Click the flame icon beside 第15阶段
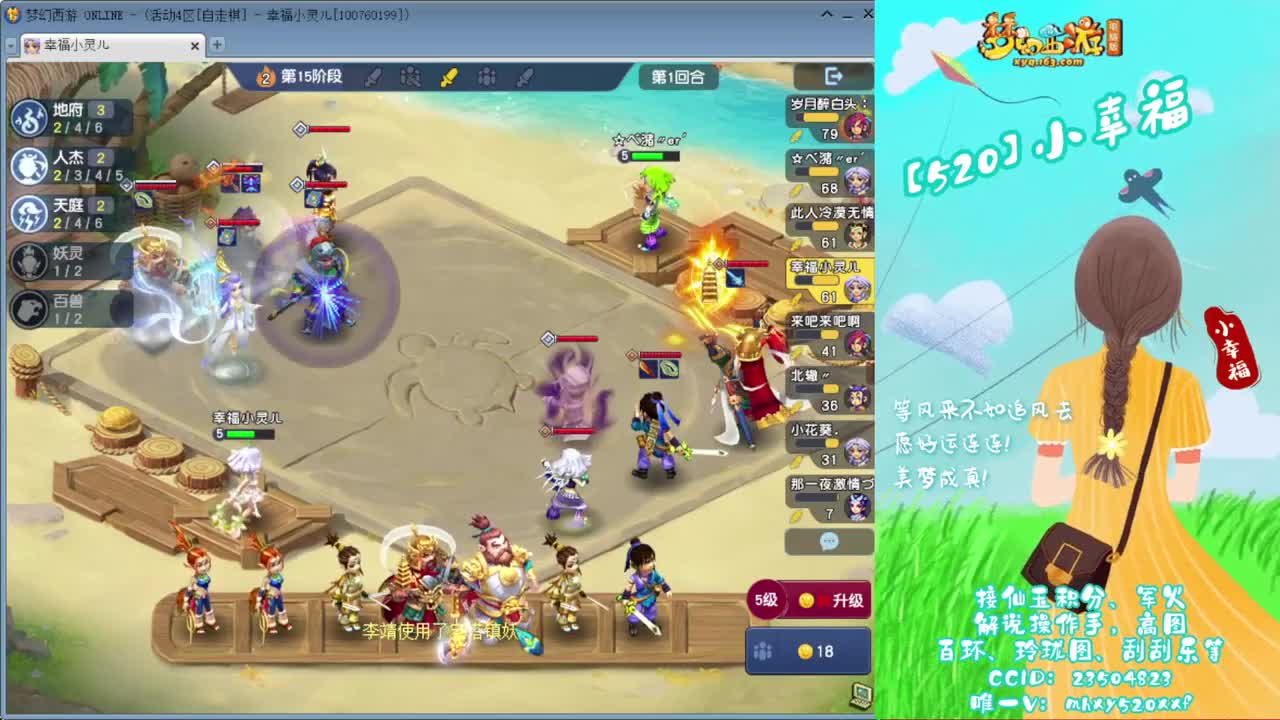The width and height of the screenshot is (1280, 720). pyautogui.click(x=265, y=77)
